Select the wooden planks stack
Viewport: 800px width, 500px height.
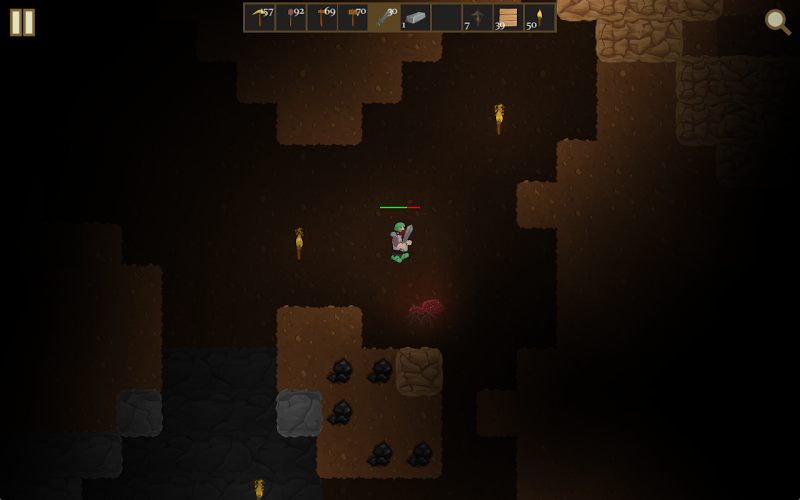click(508, 17)
